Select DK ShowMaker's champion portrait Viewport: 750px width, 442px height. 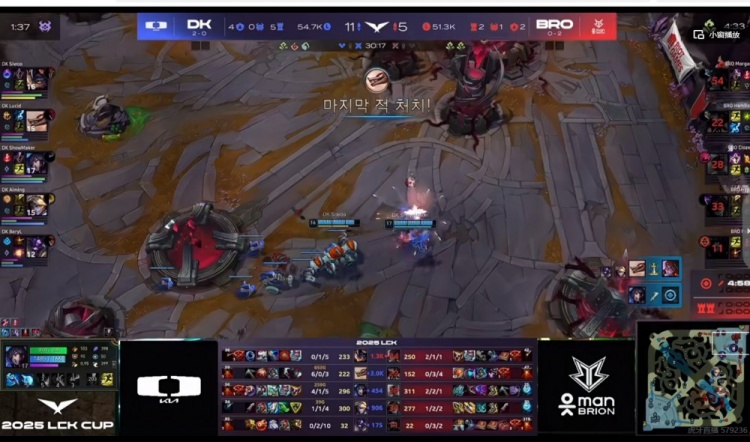(37, 163)
